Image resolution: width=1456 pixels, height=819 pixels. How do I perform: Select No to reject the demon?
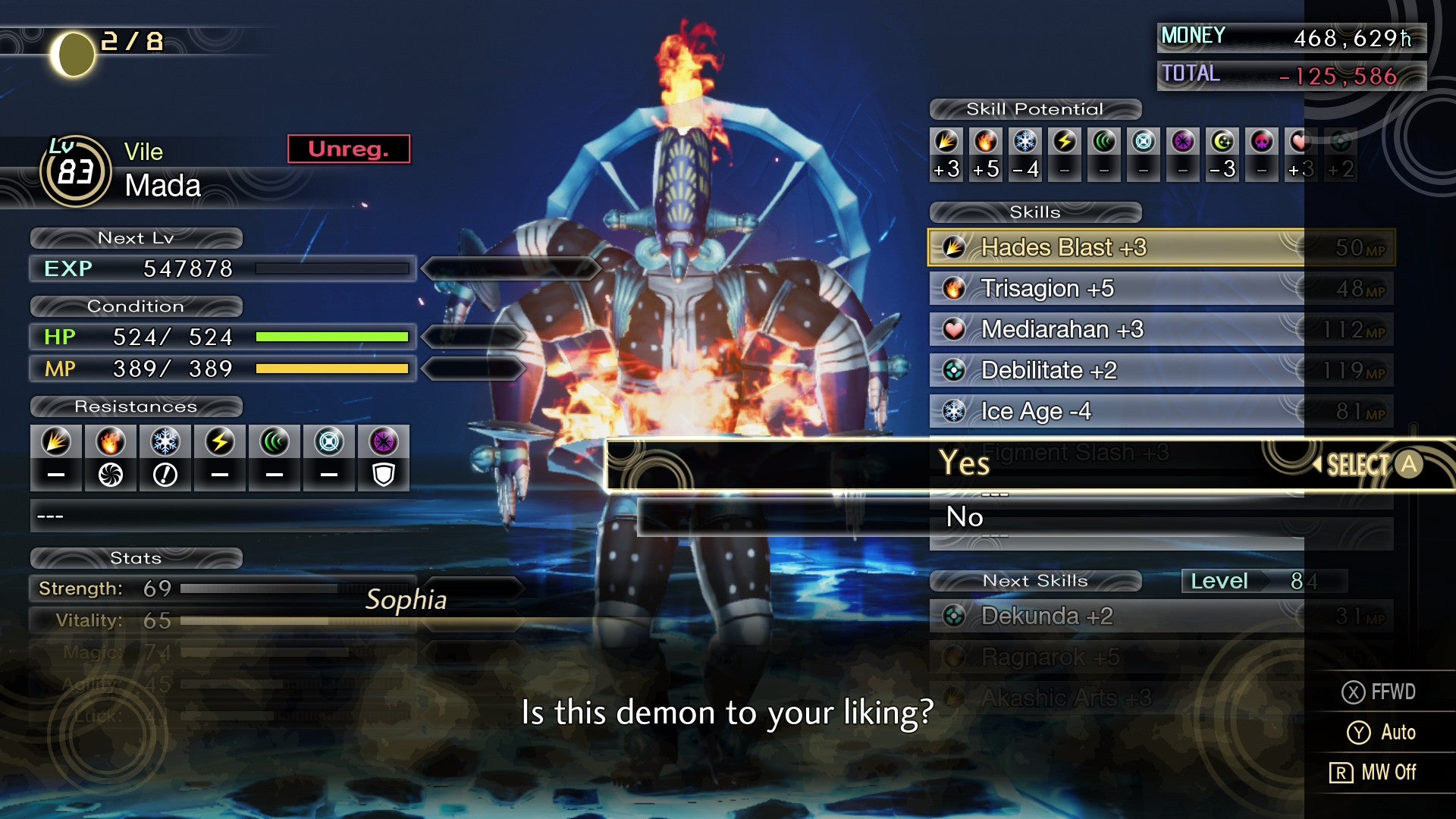pos(964,516)
